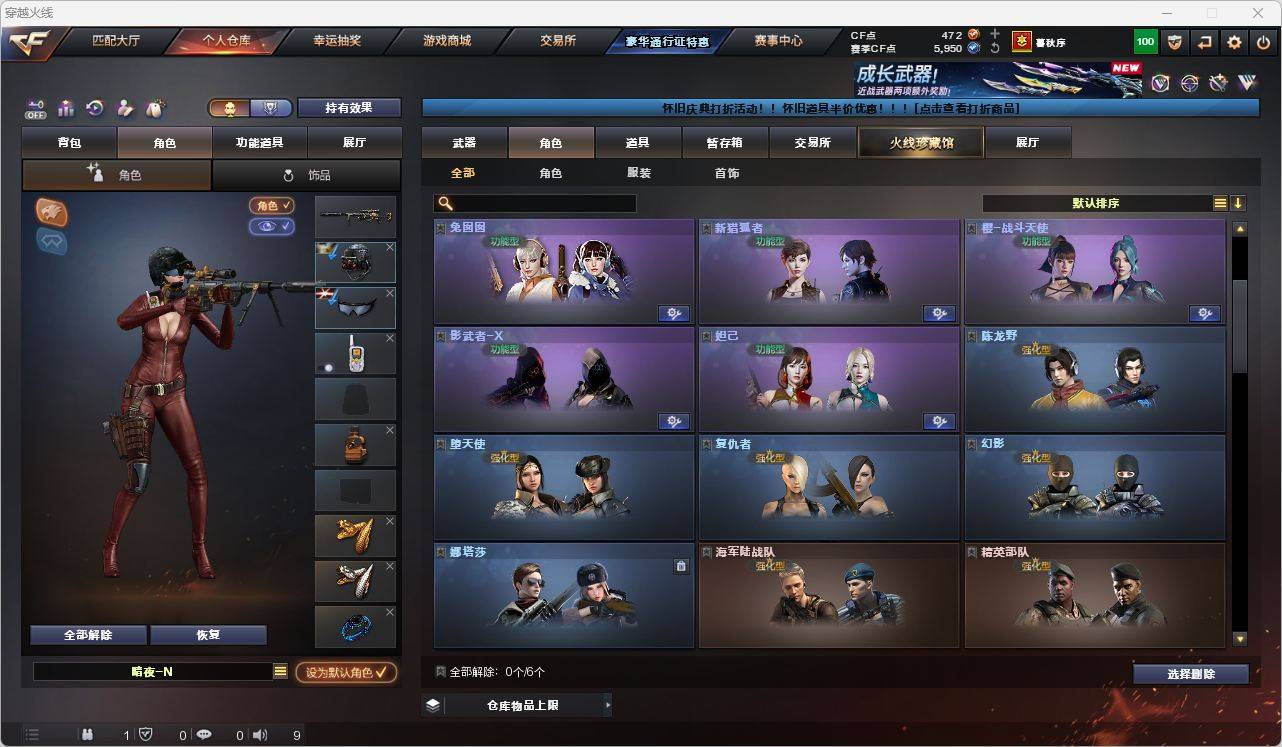Click the speaker volume icon in the bottom bar
This screenshot has height=747, width=1282.
click(x=259, y=735)
